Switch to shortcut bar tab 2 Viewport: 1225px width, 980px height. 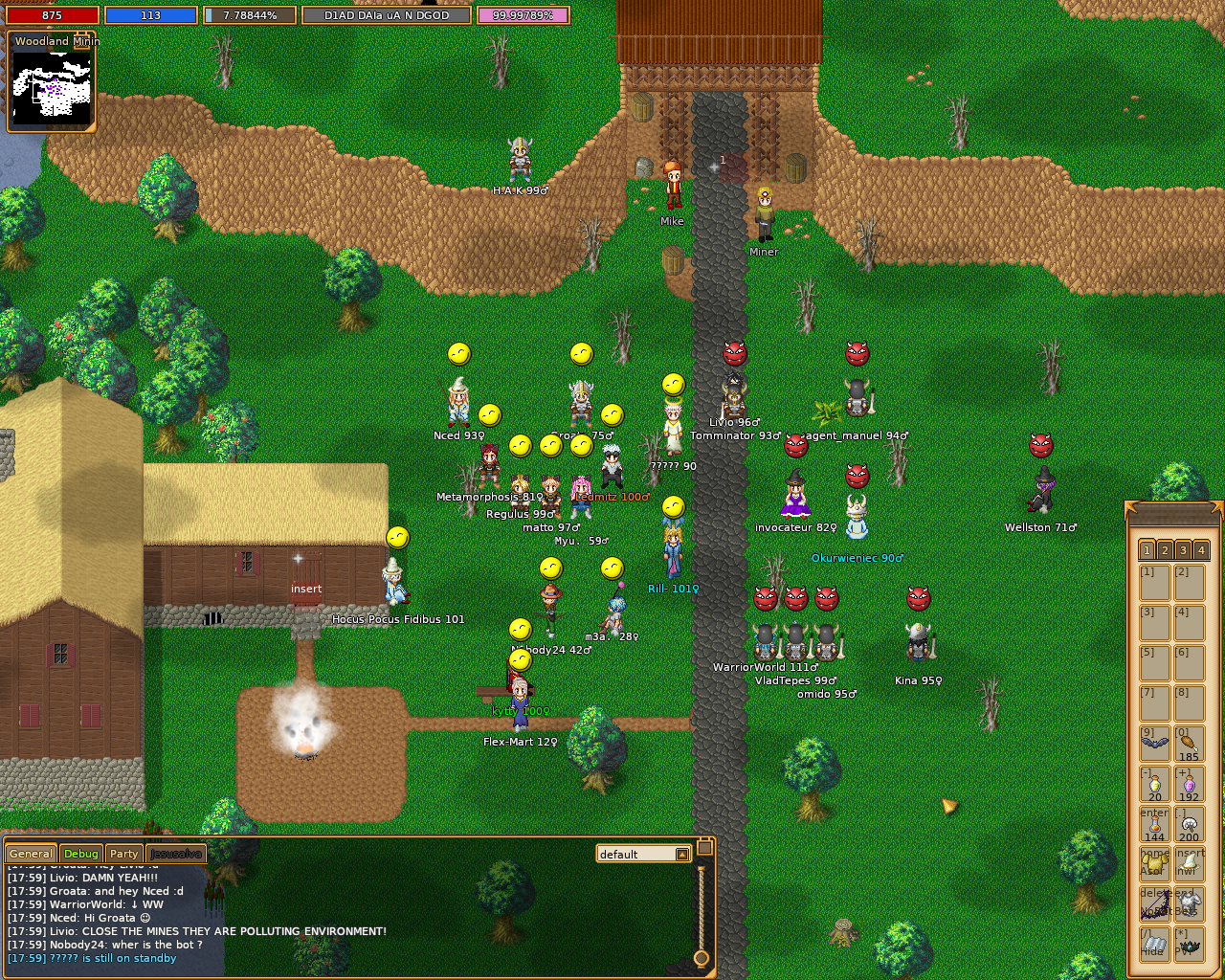pos(1164,550)
